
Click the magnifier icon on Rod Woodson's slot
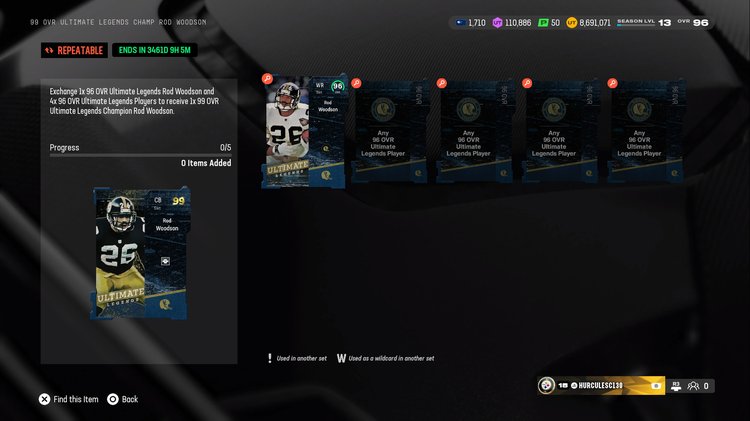[267, 79]
